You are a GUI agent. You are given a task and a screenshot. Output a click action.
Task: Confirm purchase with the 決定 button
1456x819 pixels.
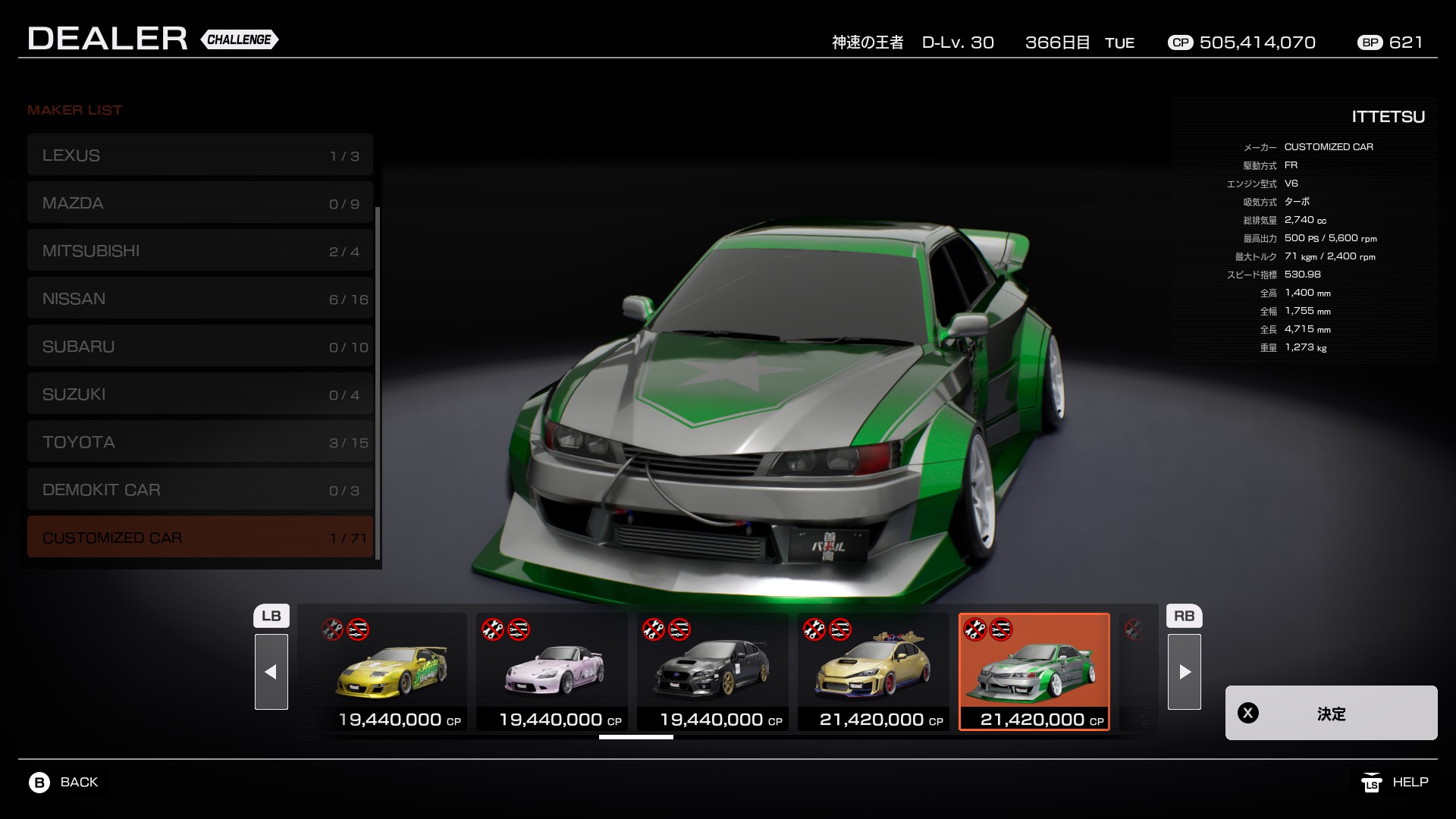[1331, 713]
